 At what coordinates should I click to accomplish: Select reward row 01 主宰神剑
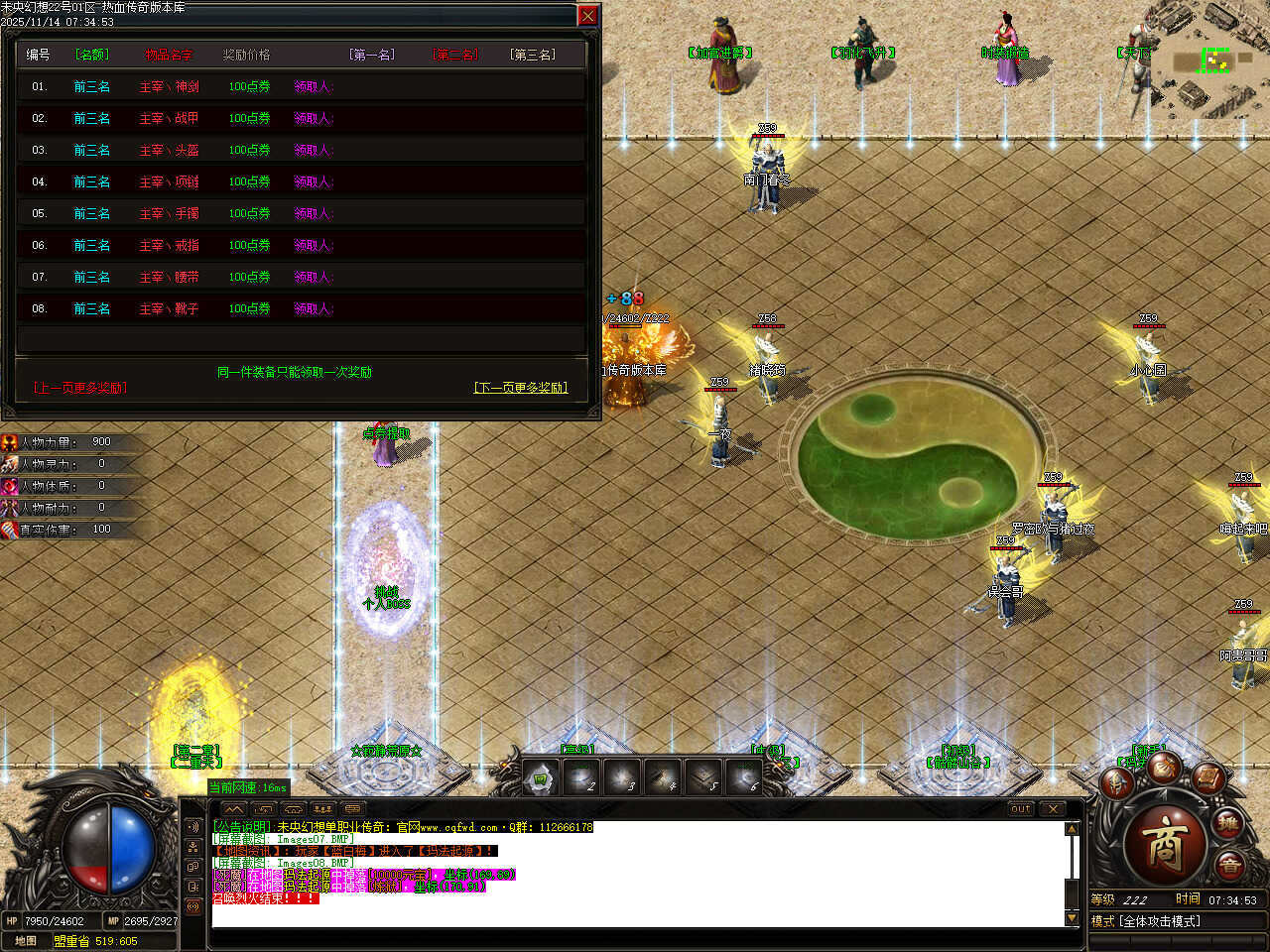169,87
